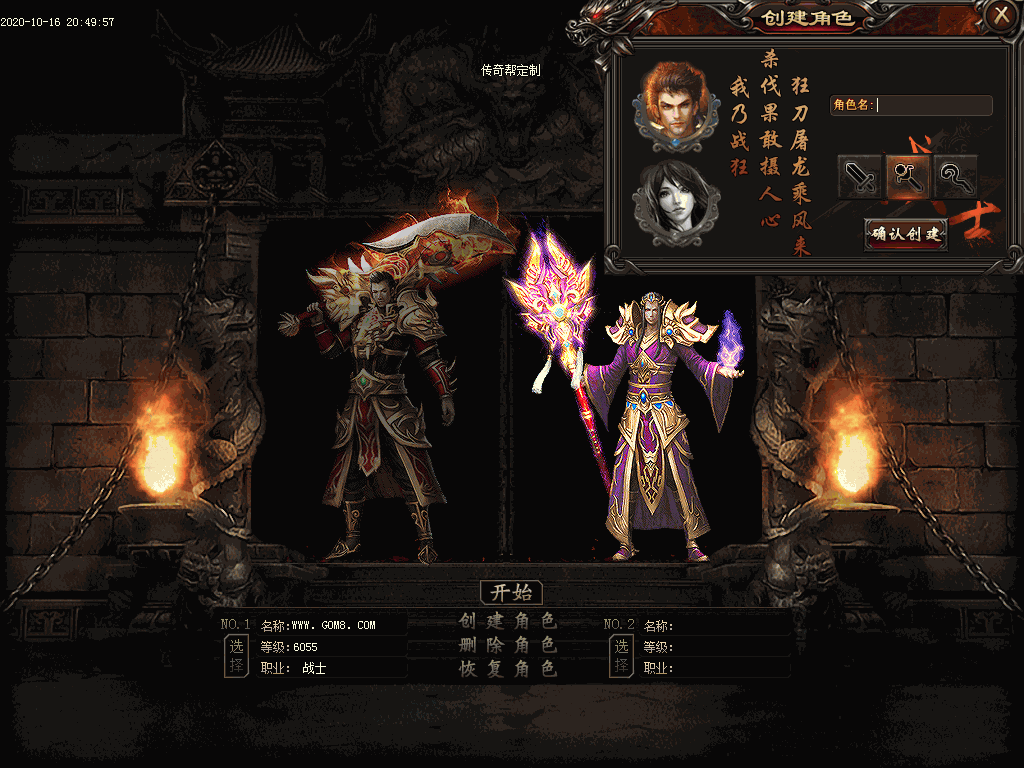The image size is (1024, 768).
Task: Choose the 删除角色 delete option
Action: [508, 645]
